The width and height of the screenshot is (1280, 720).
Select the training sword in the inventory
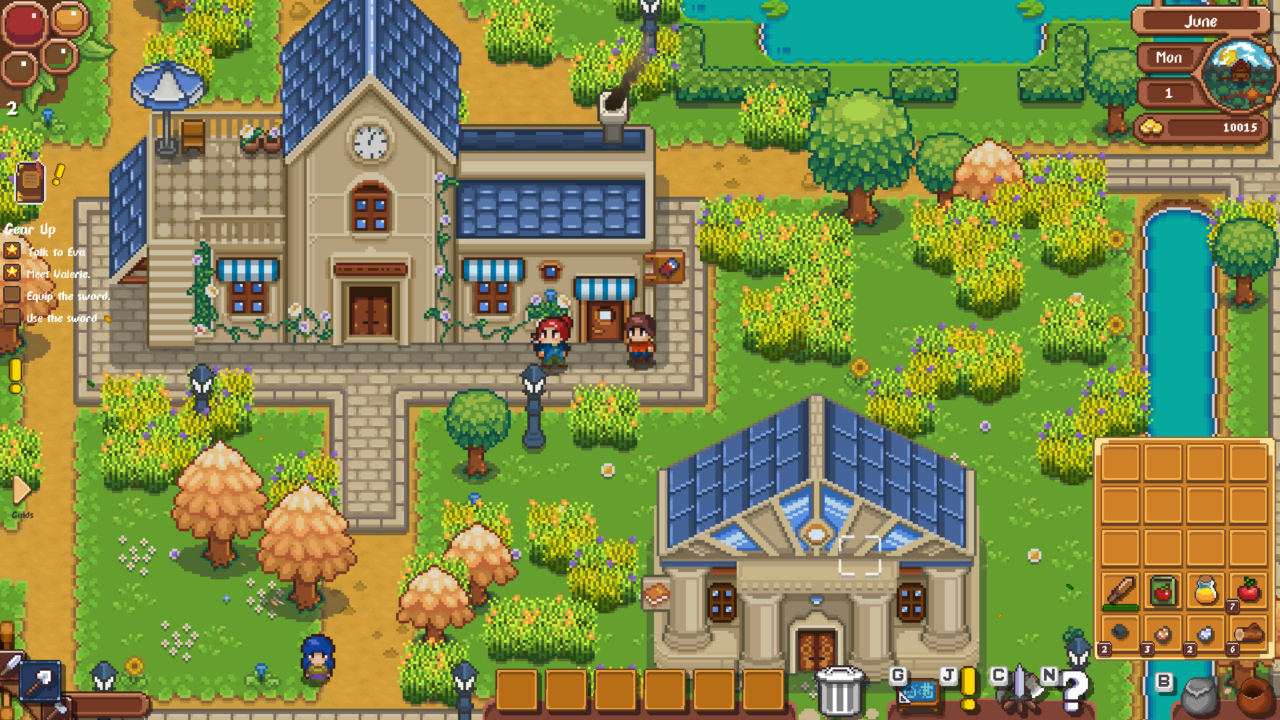pos(1120,591)
